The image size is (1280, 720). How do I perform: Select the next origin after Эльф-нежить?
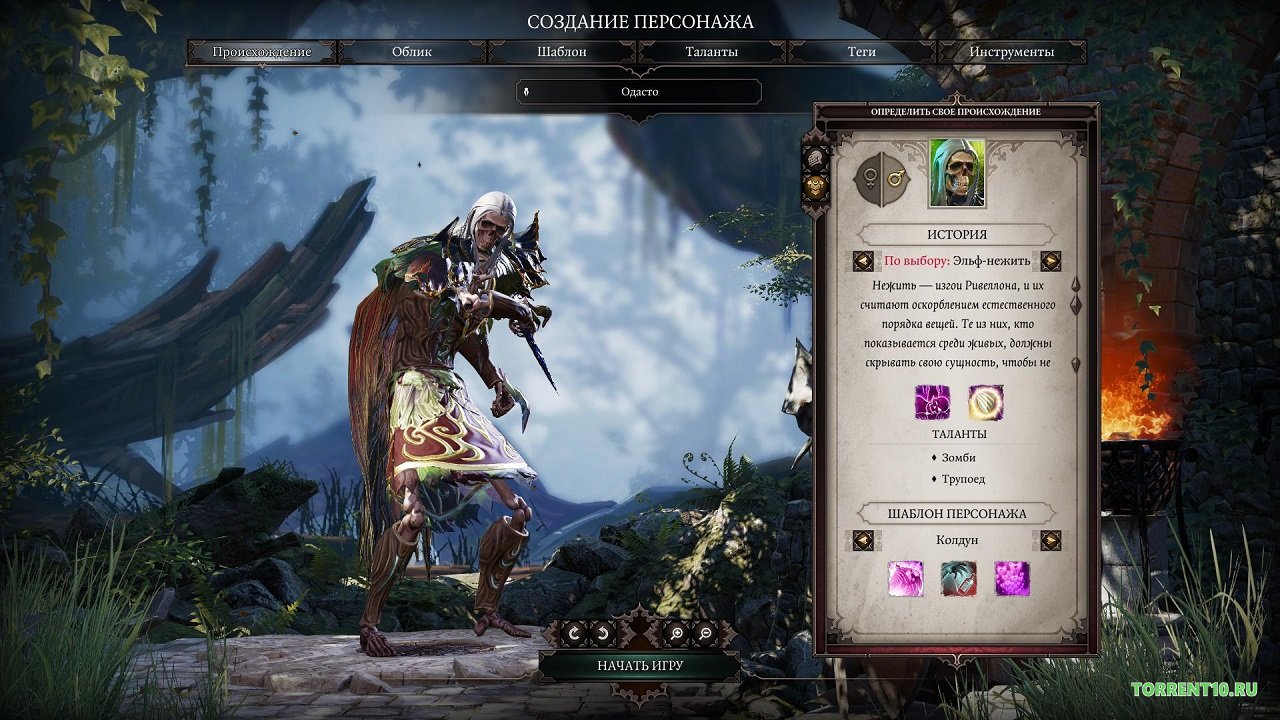pyautogui.click(x=1050, y=261)
